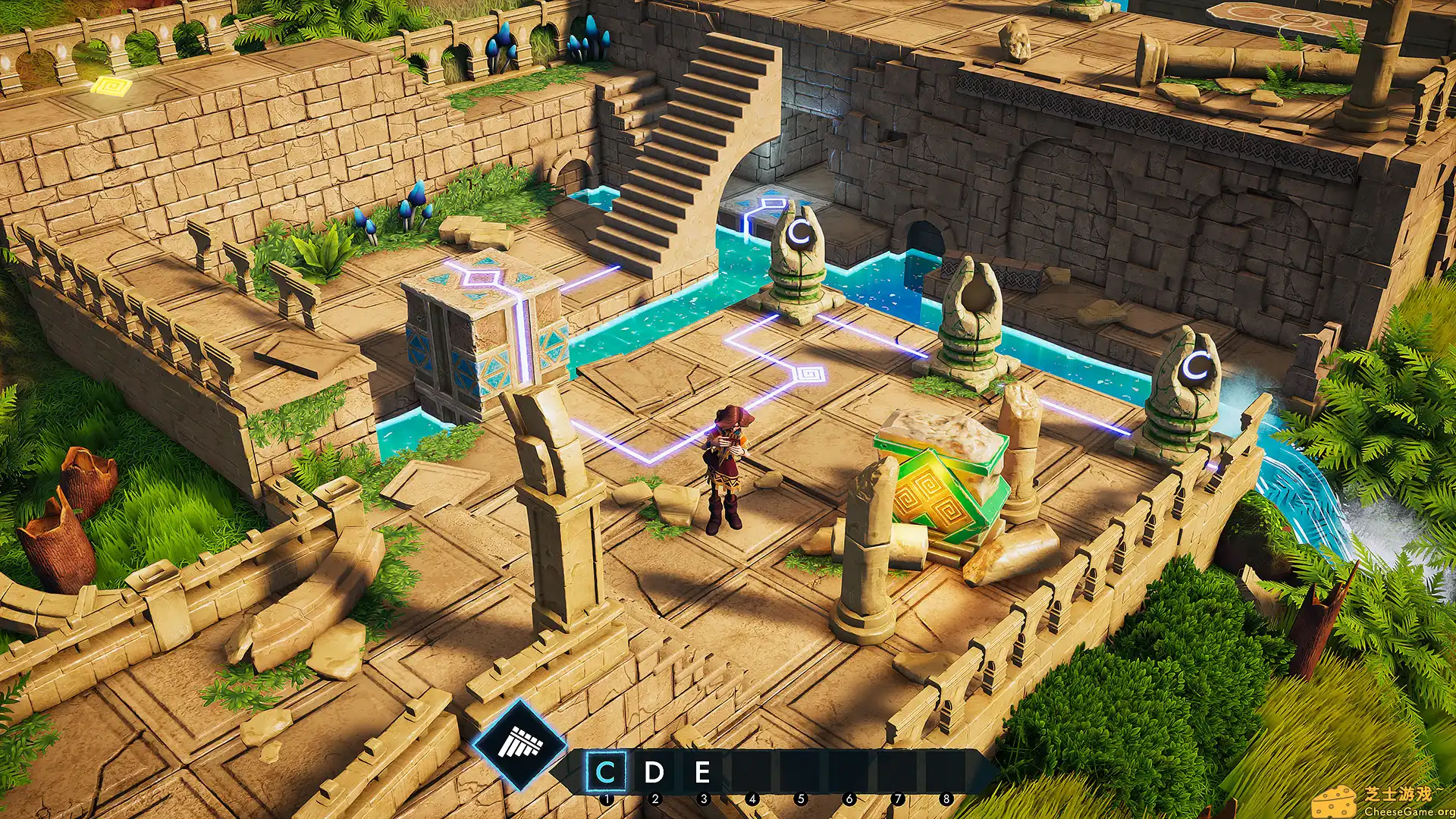Screen dimensions: 1456x819
Task: Click the C note in the melody bar
Action: [607, 770]
